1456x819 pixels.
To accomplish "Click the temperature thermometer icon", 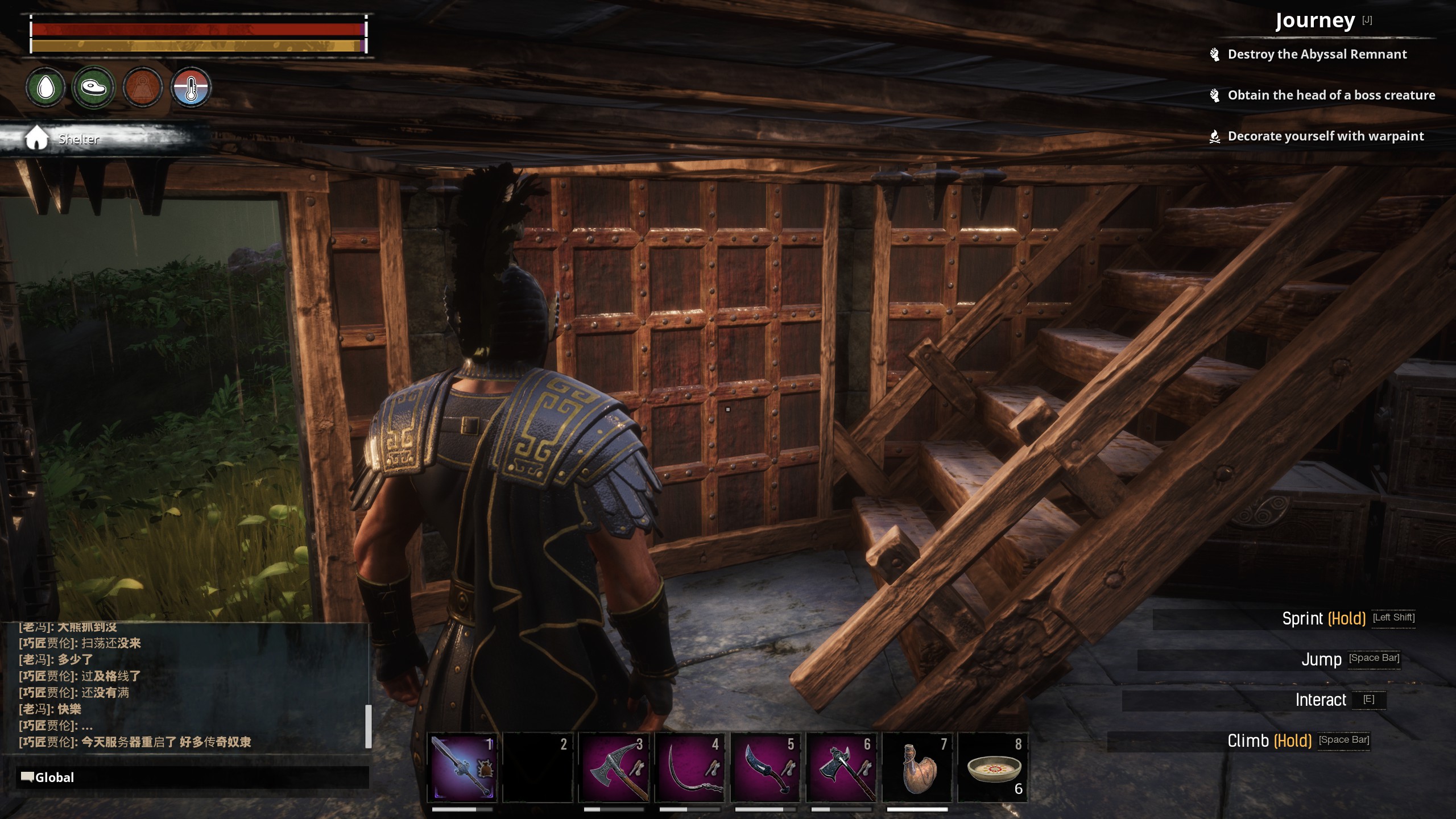I will 191,87.
